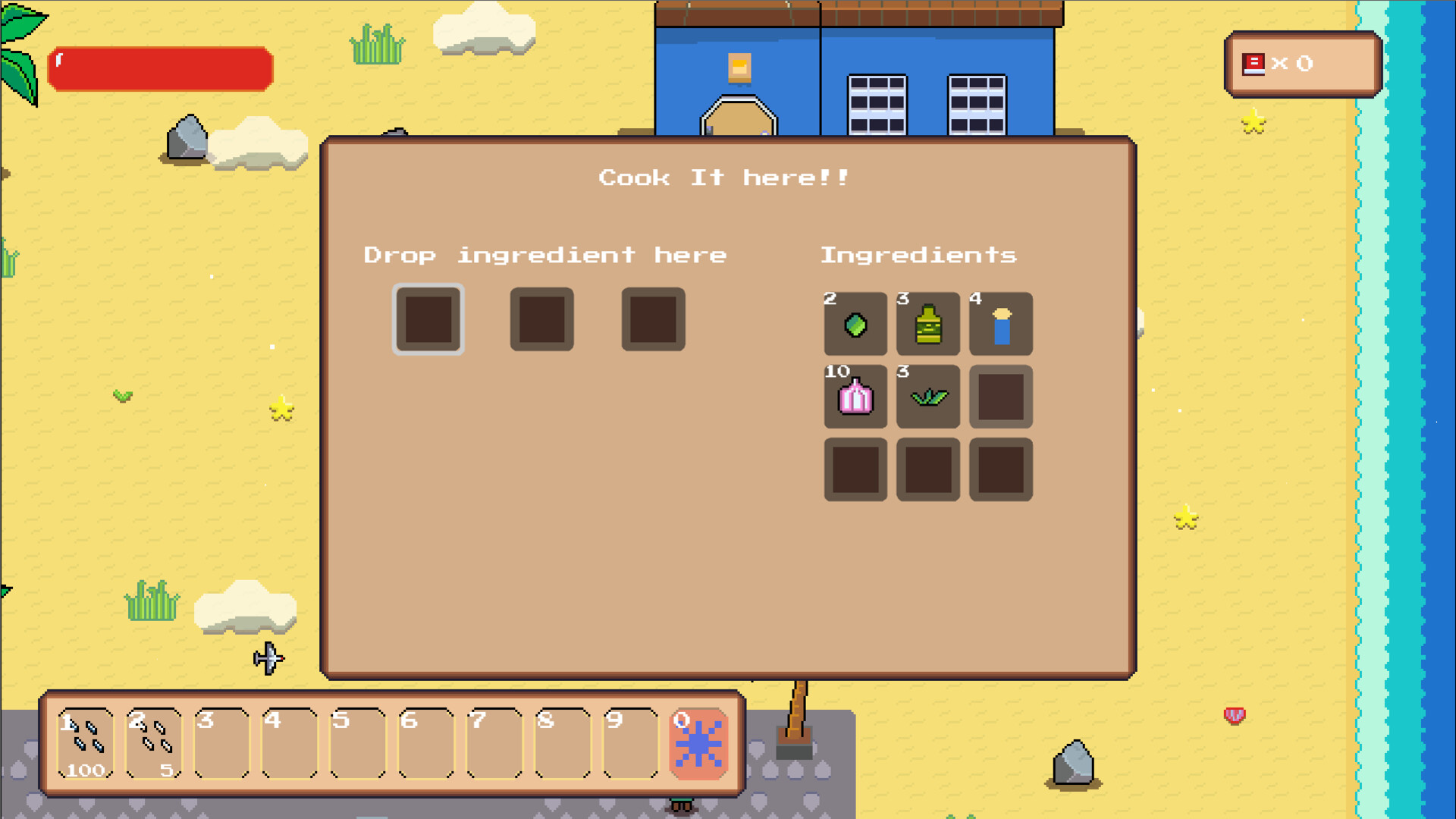Click the Cook It here title text

tap(723, 178)
